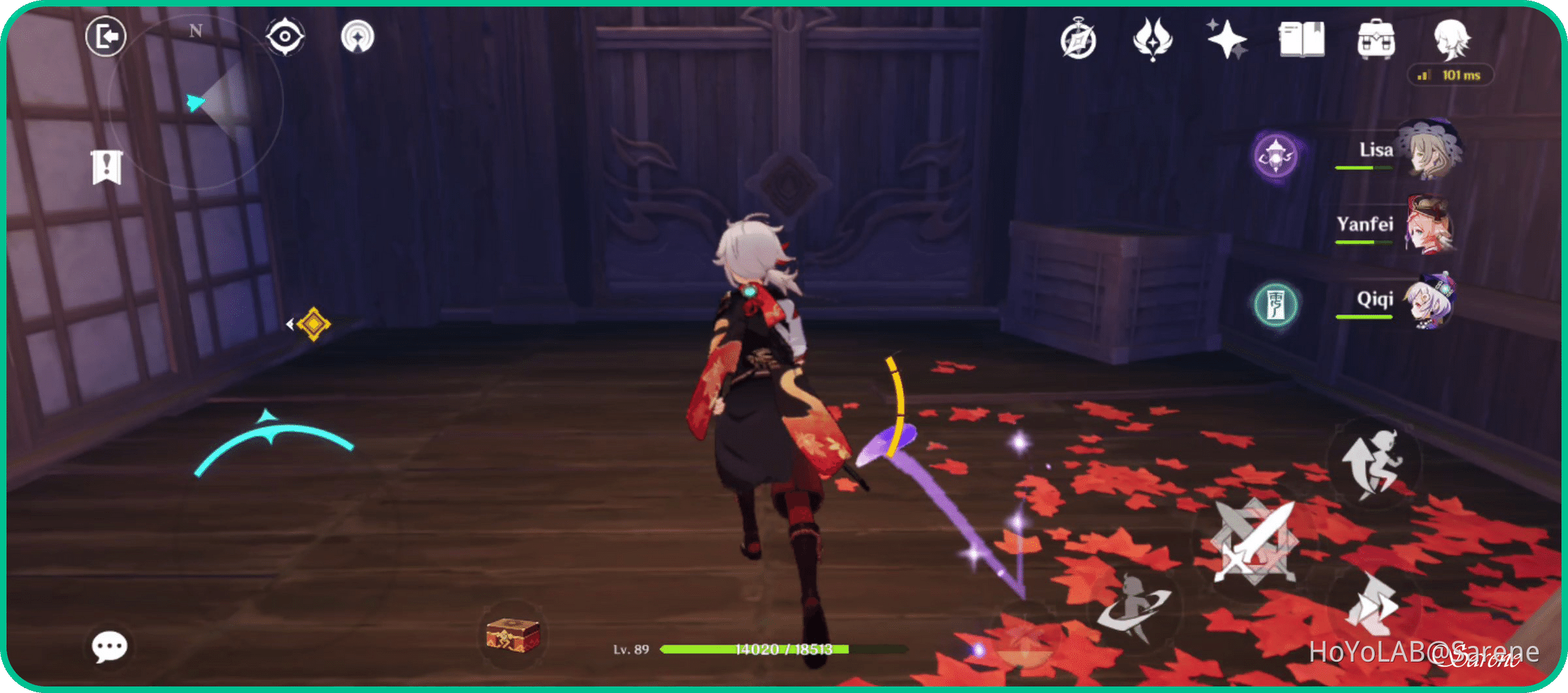Open the inventory backpack icon
The height and width of the screenshot is (693, 1568).
coord(1377,40)
